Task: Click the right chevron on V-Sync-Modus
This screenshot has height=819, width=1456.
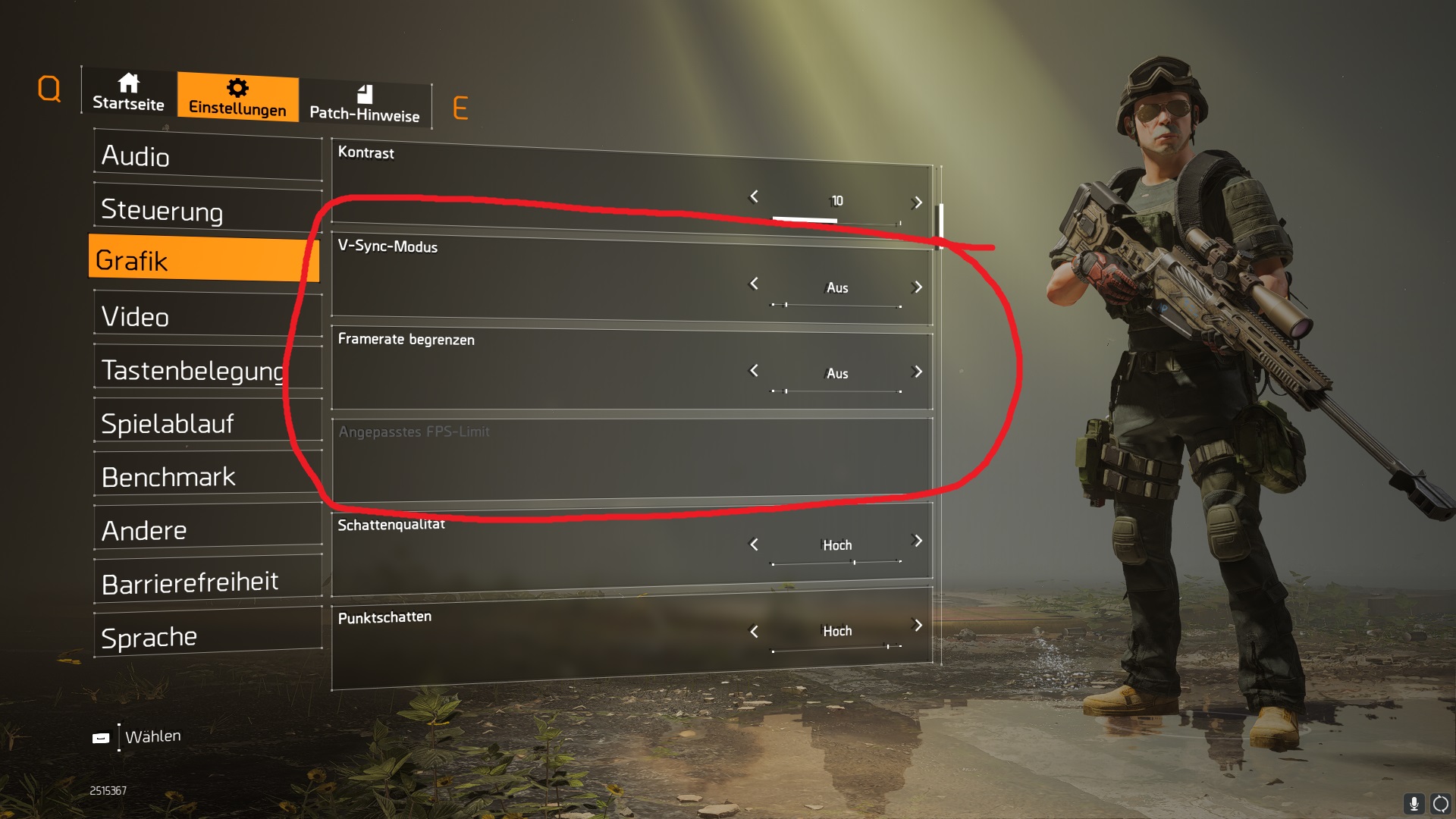Action: (918, 287)
